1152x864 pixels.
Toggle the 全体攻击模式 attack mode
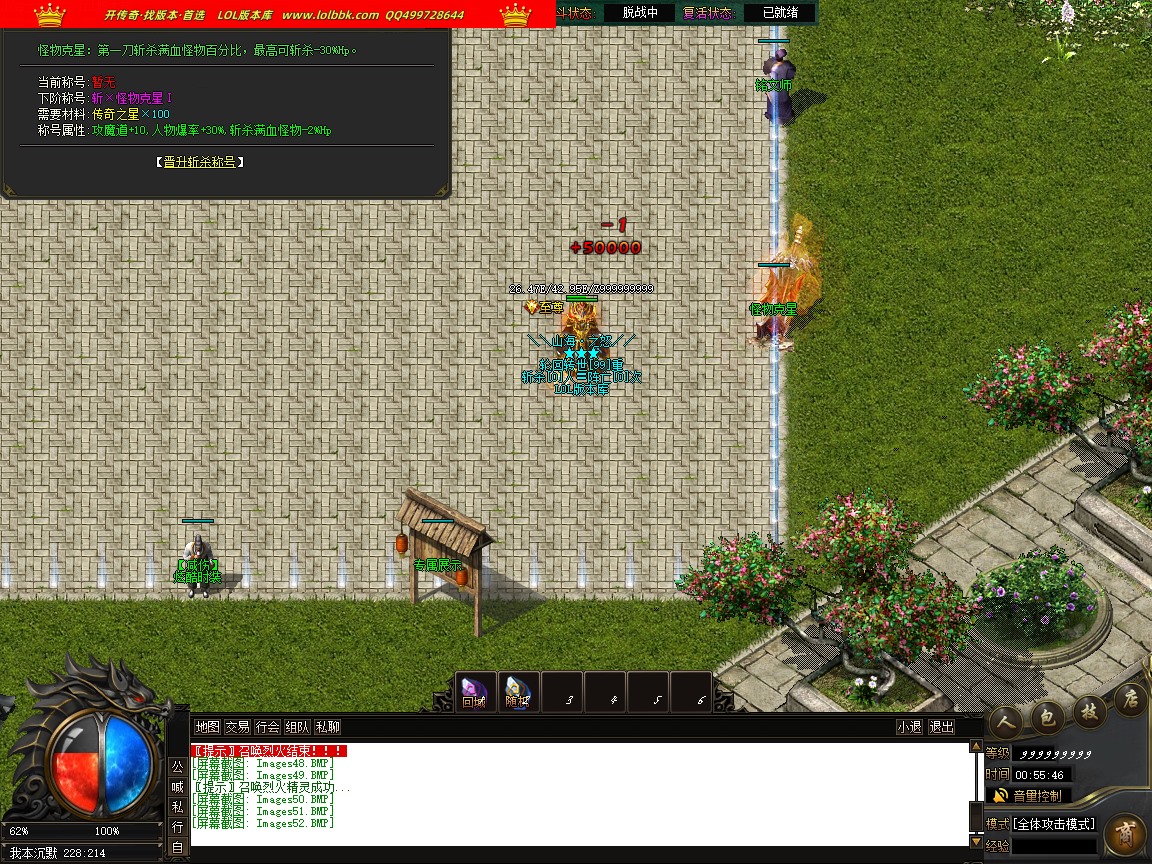[x=1055, y=824]
